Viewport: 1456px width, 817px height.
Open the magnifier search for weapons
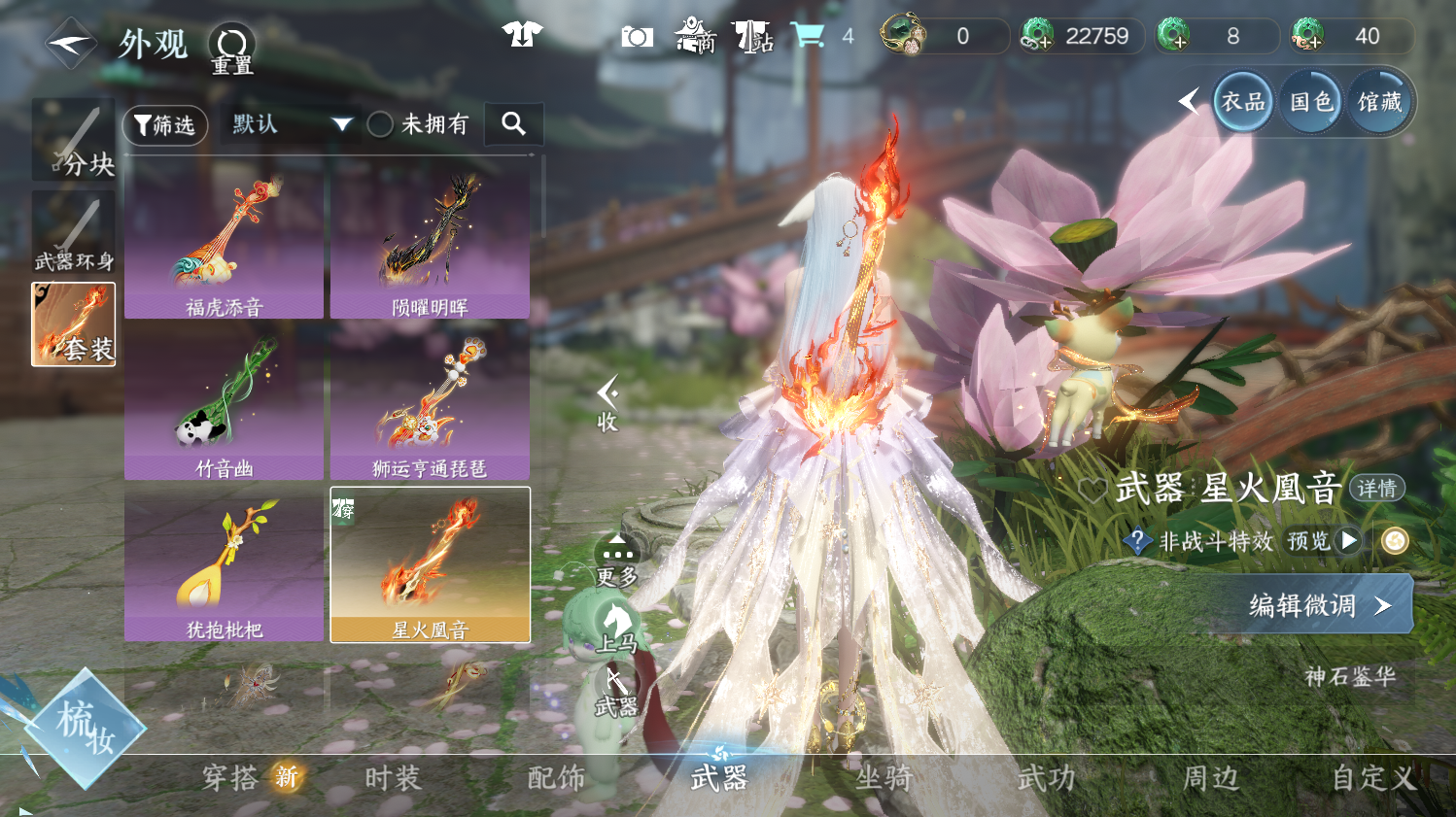[513, 123]
